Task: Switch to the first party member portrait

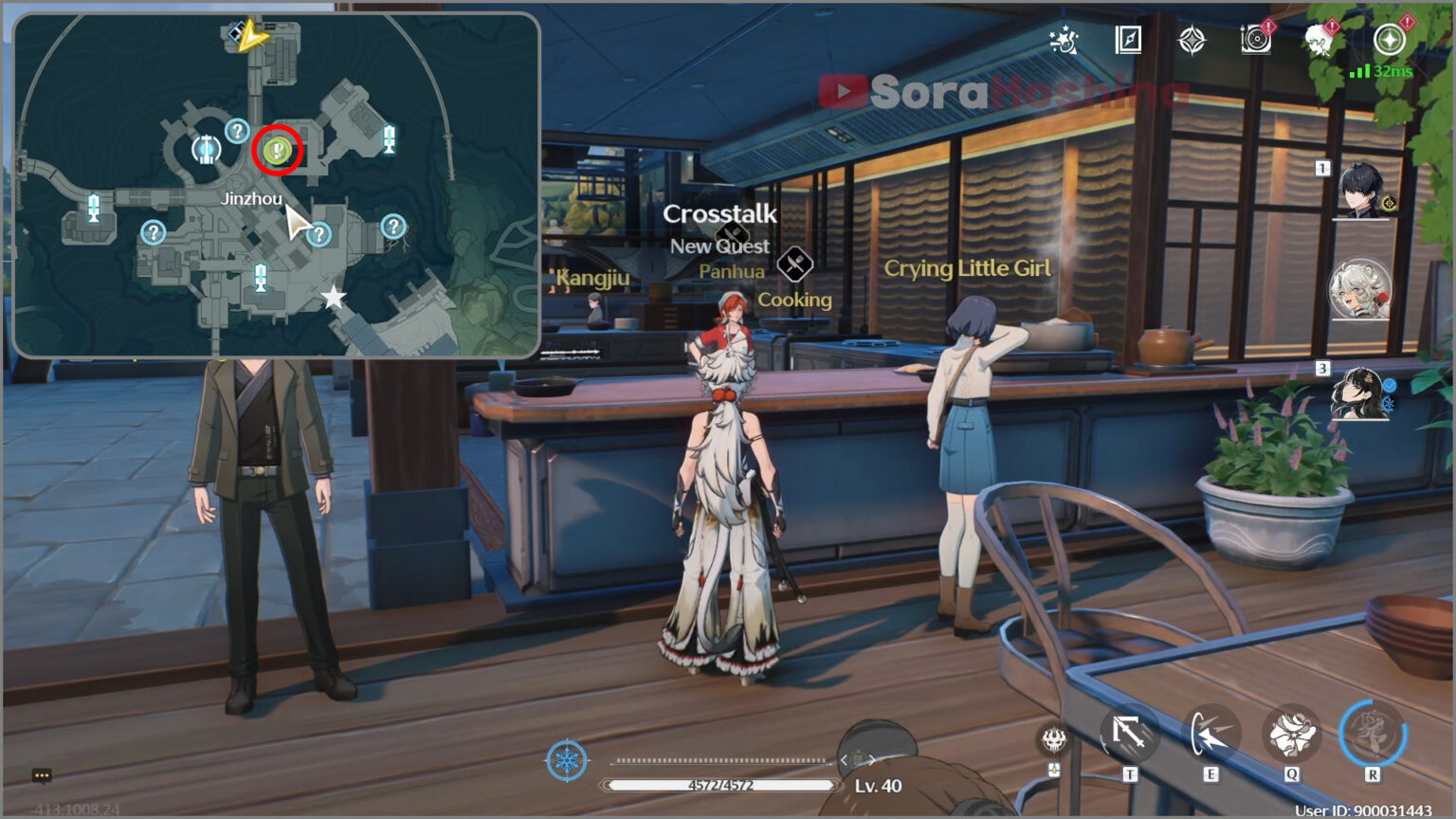Action: [1361, 191]
